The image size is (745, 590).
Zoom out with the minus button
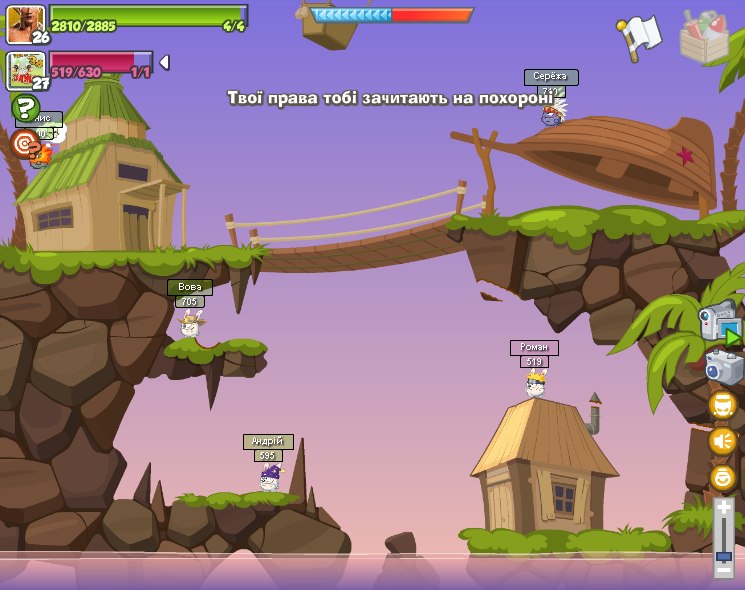[x=723, y=569]
